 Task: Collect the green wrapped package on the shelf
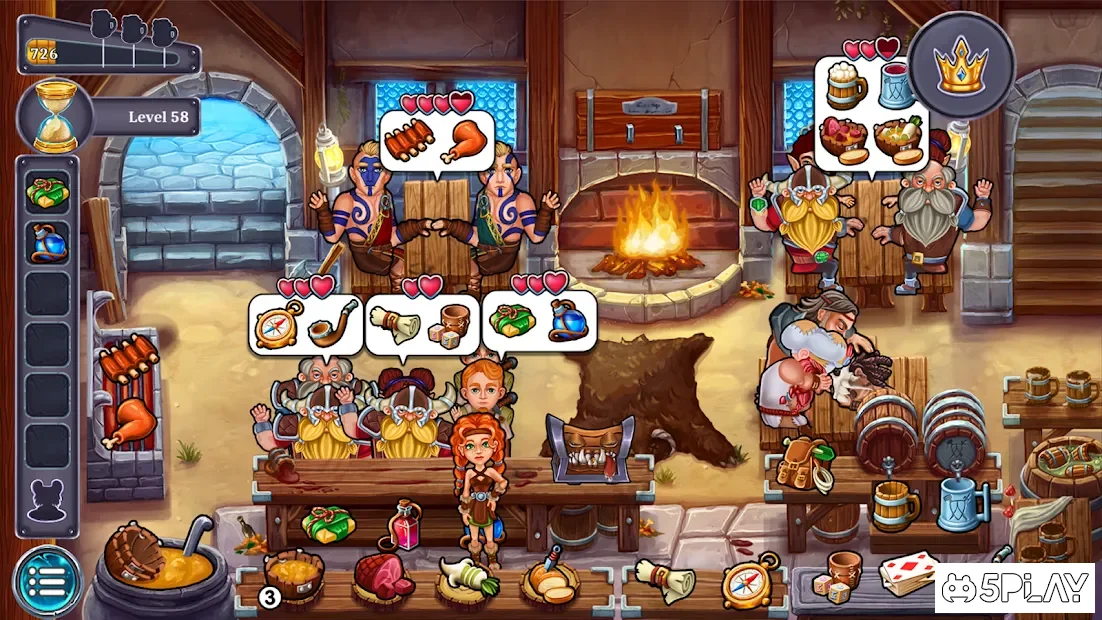tap(328, 523)
